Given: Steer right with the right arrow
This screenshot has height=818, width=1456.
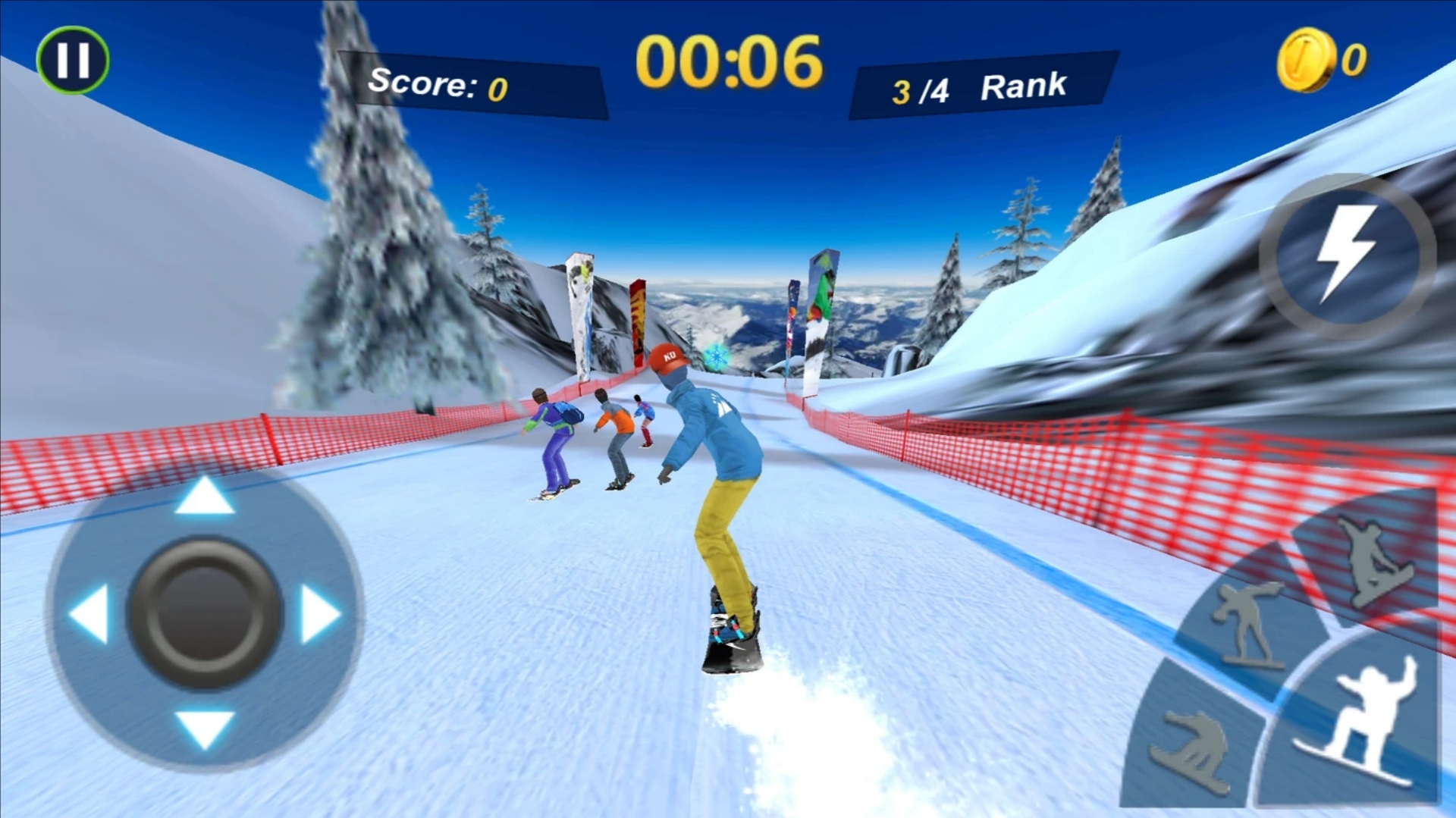Looking at the screenshot, I should click(320, 613).
